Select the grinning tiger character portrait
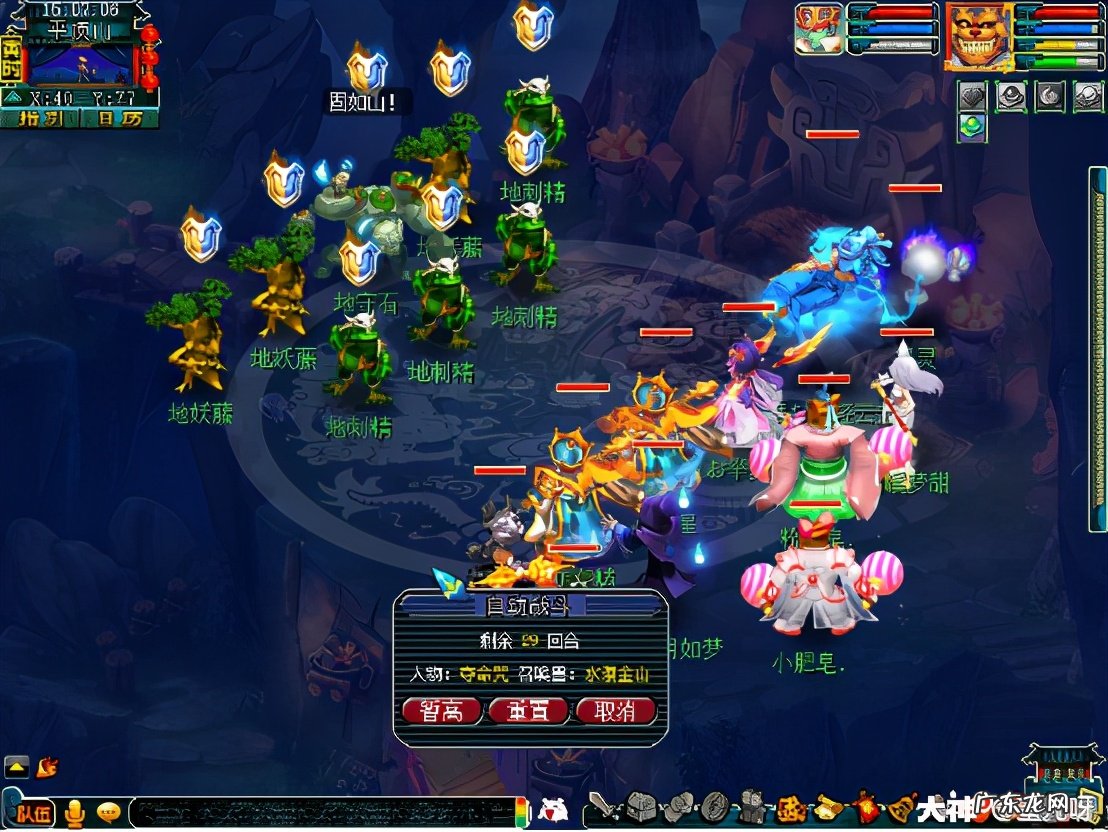The width and height of the screenshot is (1108, 832). coord(978,37)
